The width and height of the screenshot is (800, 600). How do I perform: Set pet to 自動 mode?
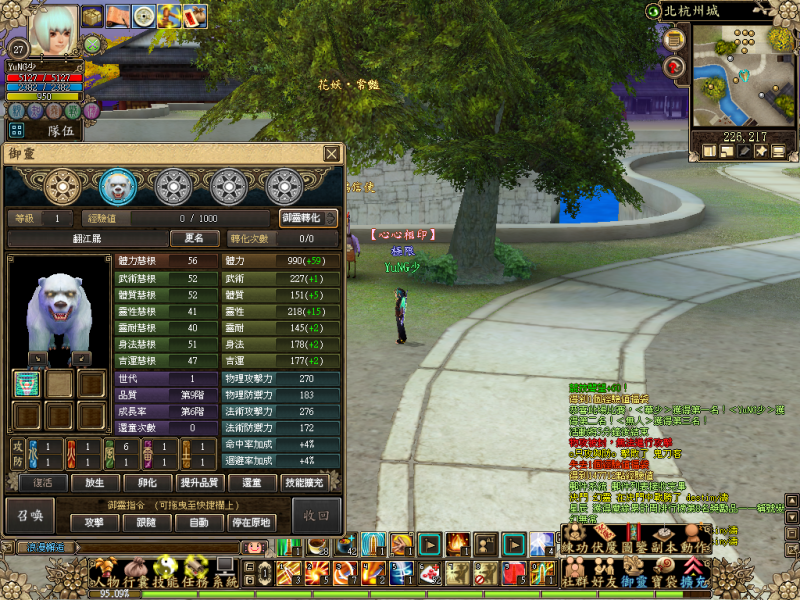pos(199,522)
